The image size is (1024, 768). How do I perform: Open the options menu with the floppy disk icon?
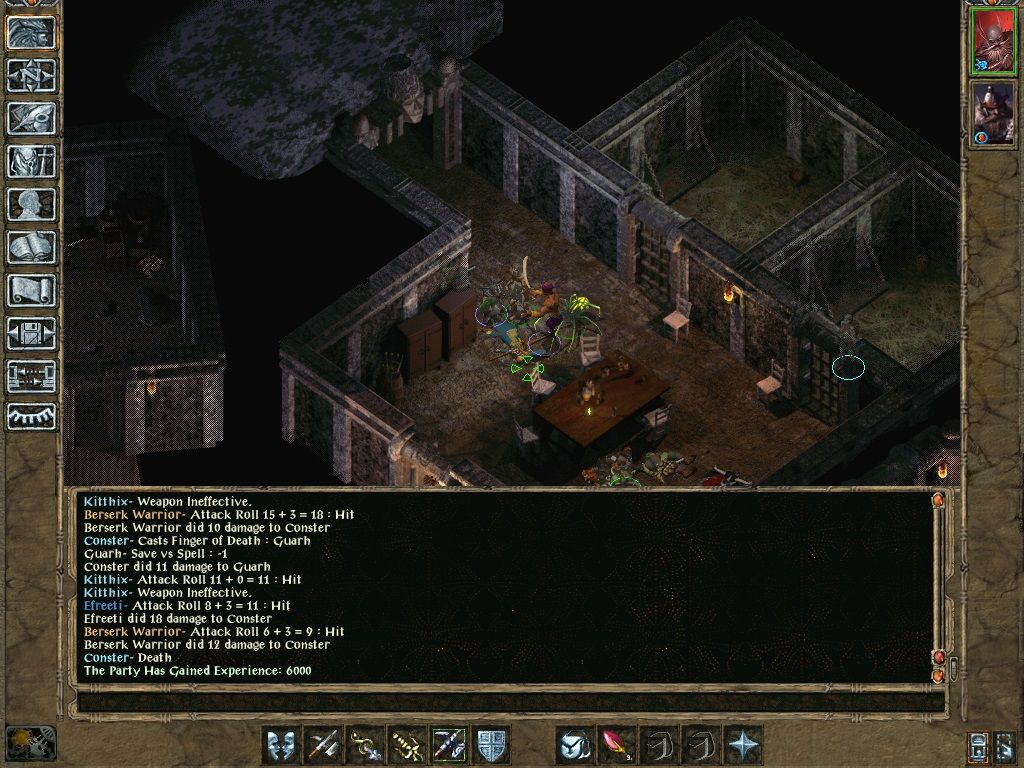32,333
